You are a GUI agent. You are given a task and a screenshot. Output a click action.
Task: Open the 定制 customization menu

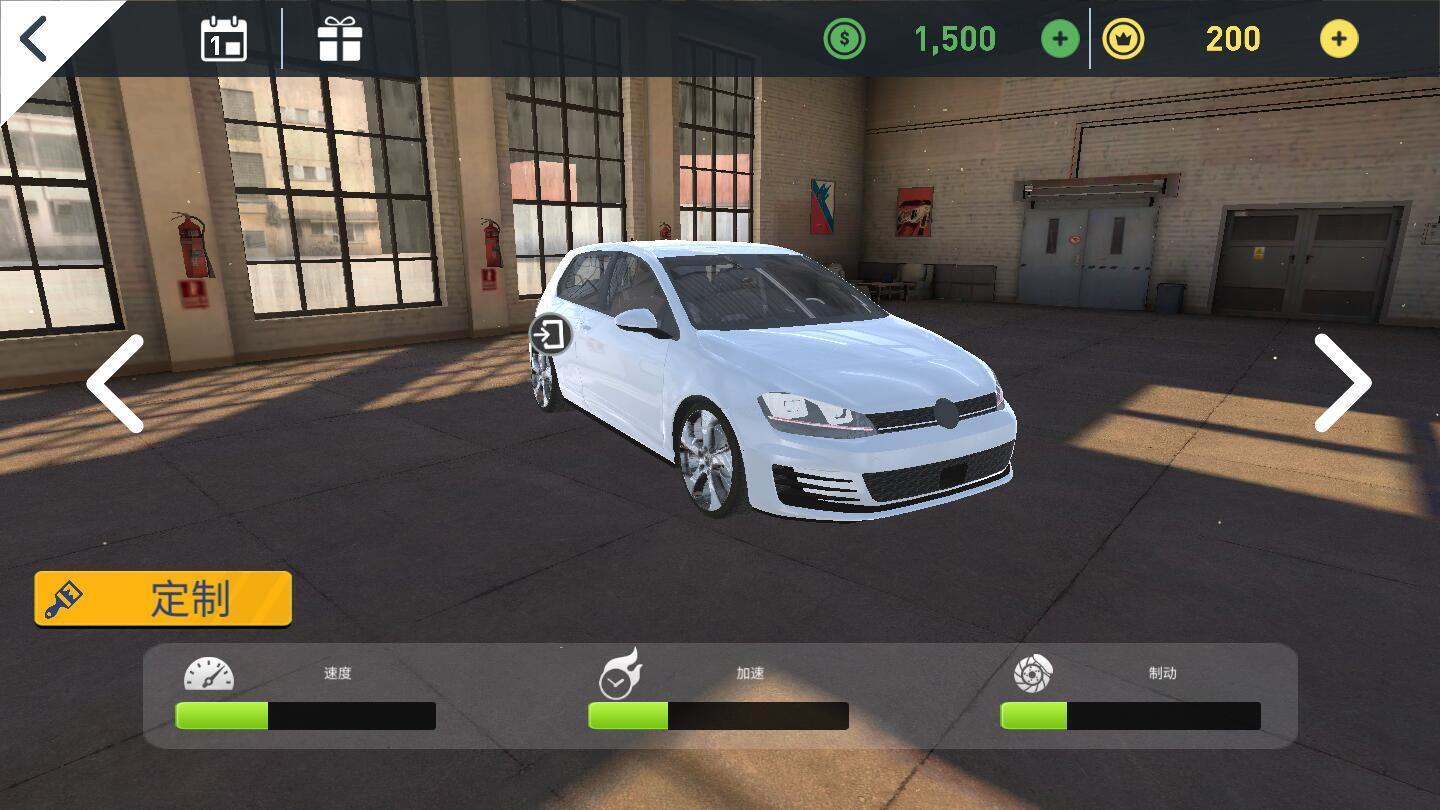tap(163, 599)
